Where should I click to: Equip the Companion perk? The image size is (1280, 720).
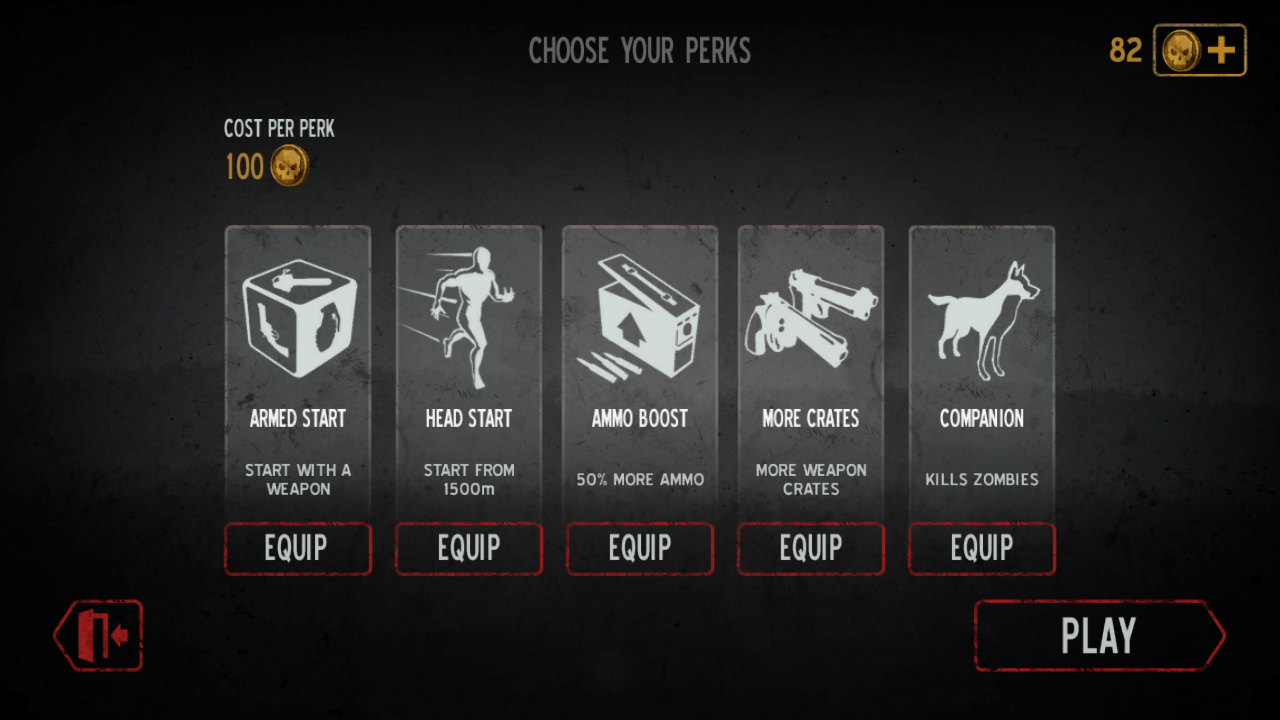pos(982,548)
